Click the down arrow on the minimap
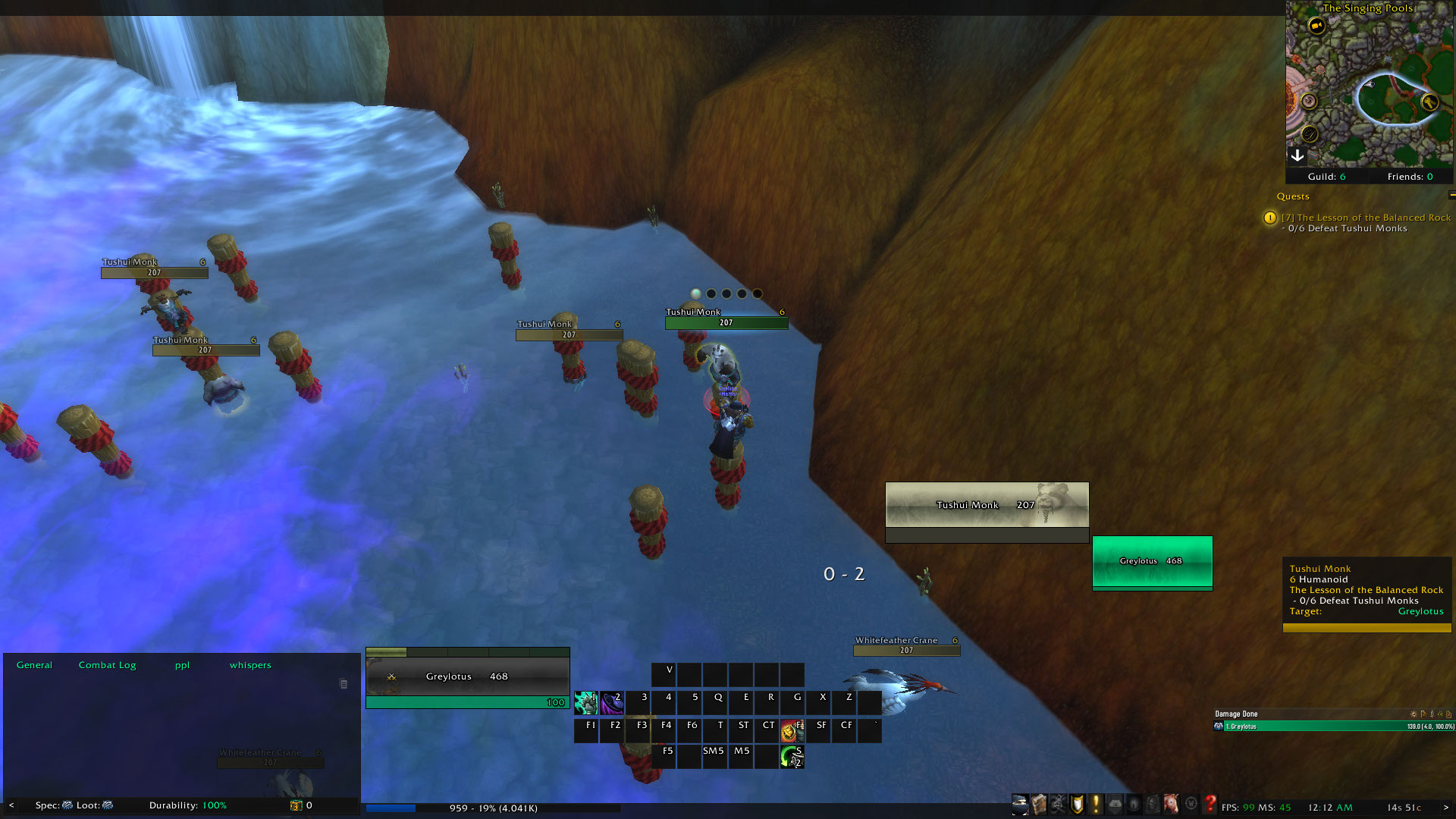This screenshot has width=1456, height=819. tap(1298, 155)
